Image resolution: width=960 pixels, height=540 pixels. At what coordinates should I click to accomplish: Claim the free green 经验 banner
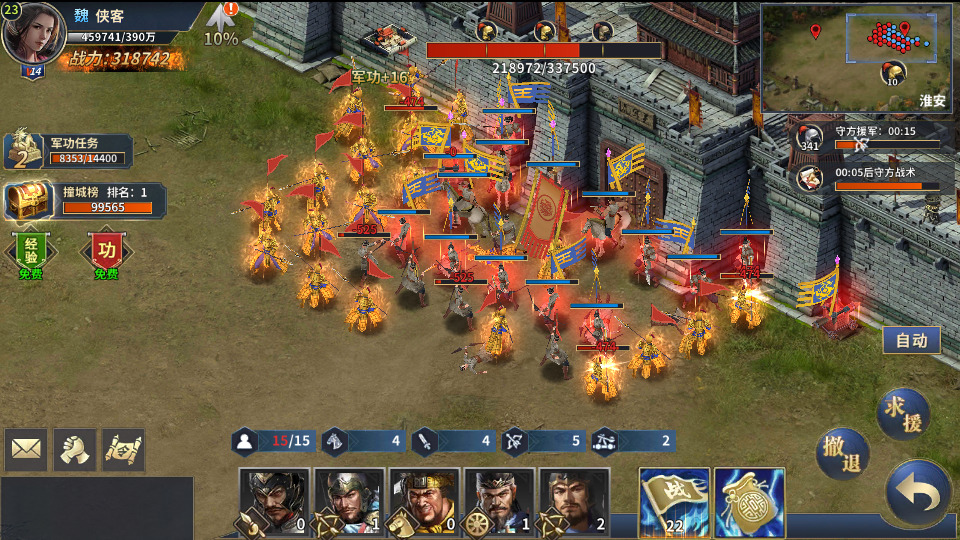point(30,251)
